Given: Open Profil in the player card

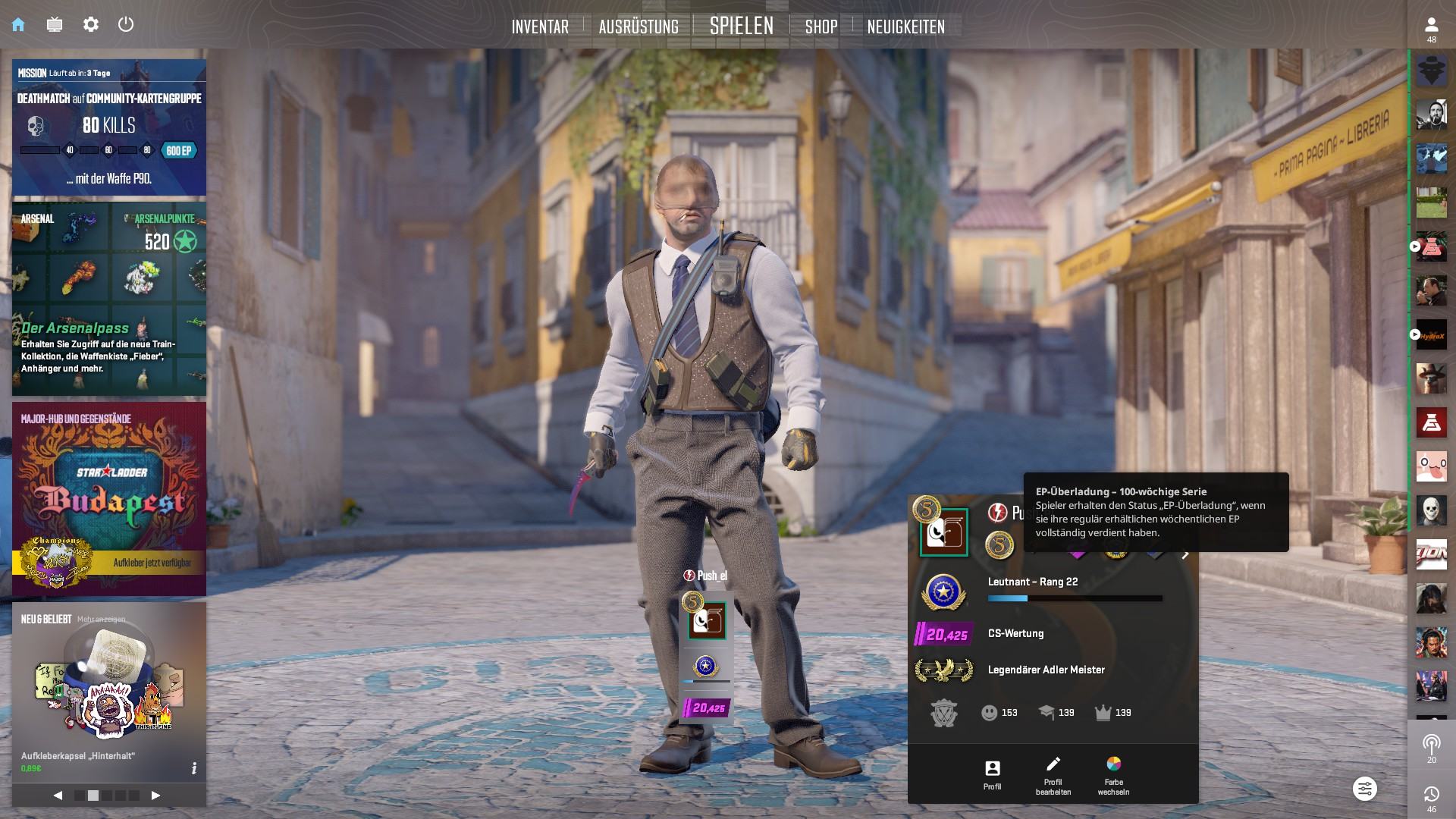Looking at the screenshot, I should click(992, 774).
